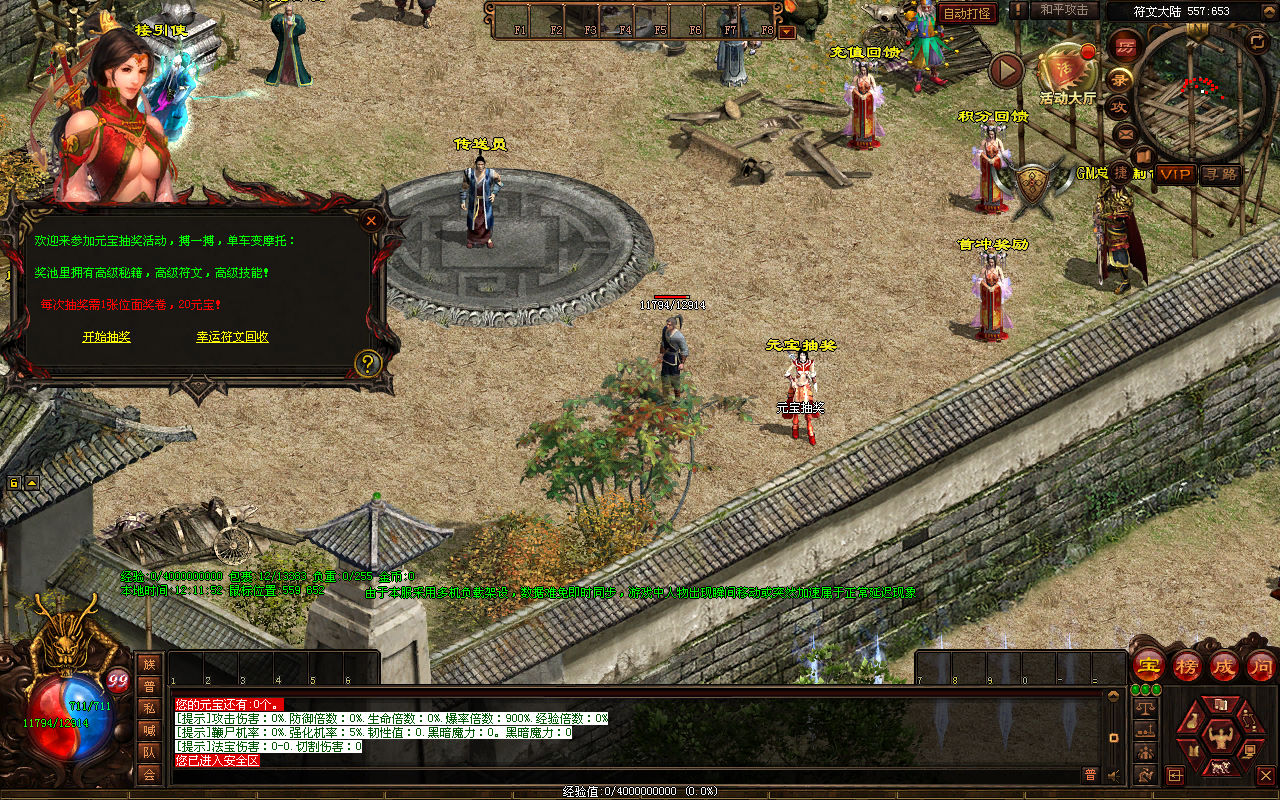Image resolution: width=1280 pixels, height=800 pixels.
Task: Toggle the 自动打怪 auto-fight button
Action: [967, 13]
